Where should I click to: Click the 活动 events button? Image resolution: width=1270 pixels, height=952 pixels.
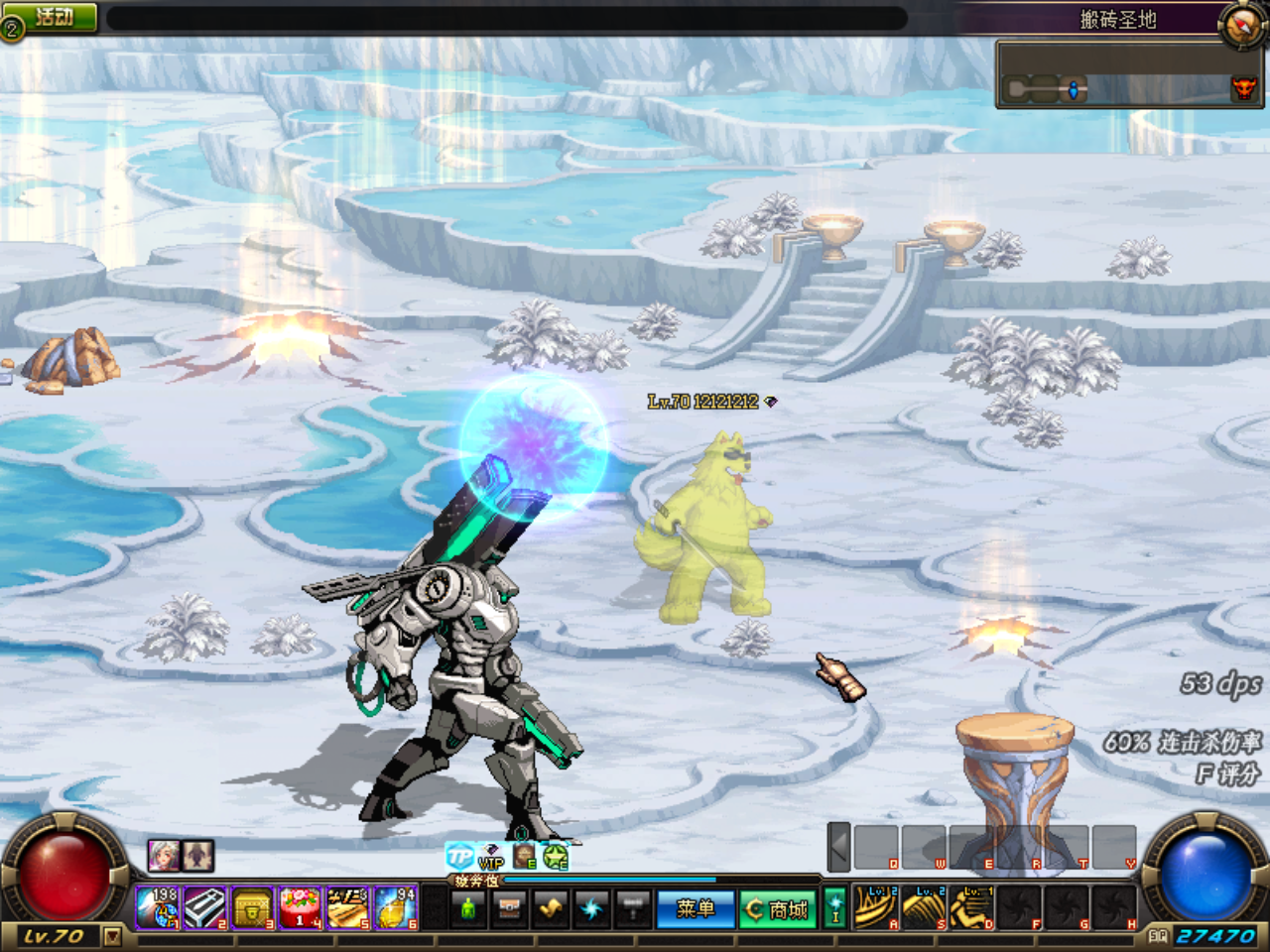coord(52,17)
